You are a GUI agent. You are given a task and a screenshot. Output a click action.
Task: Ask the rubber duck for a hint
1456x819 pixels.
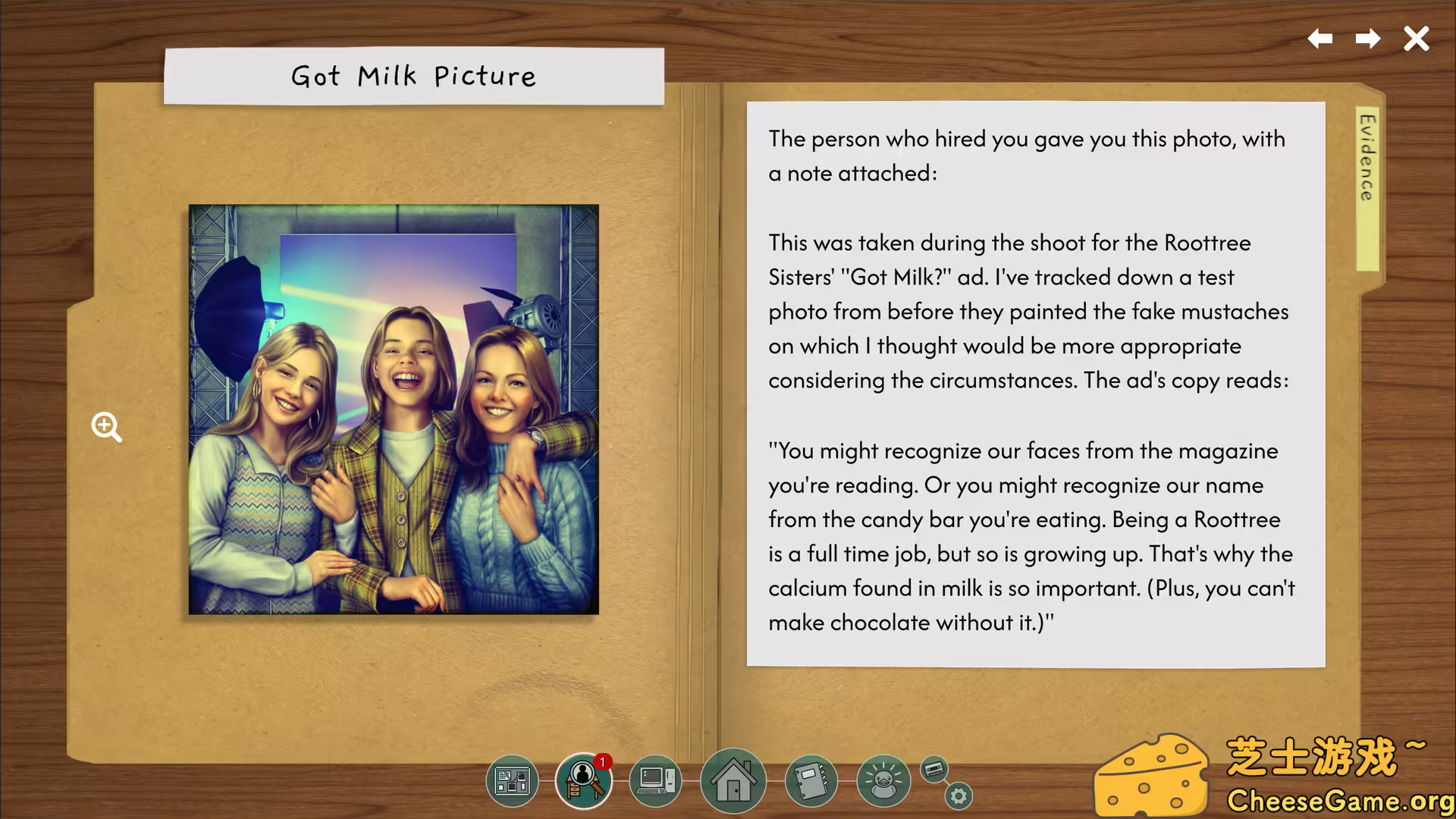coord(883,781)
